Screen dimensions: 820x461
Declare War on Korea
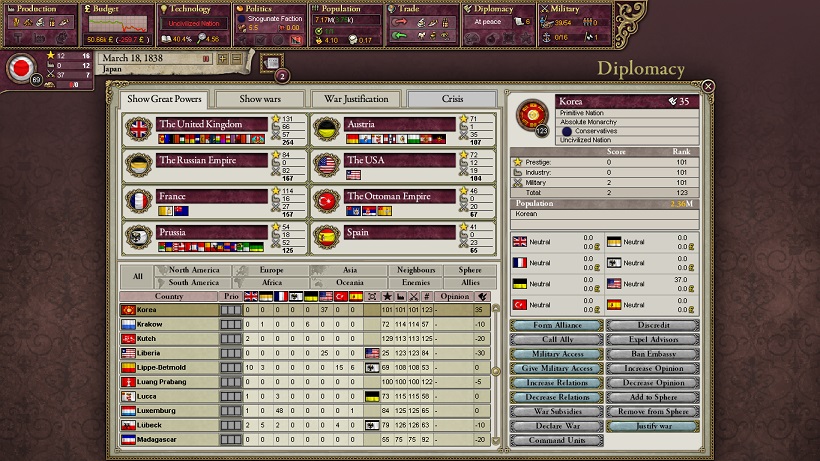(x=557, y=426)
